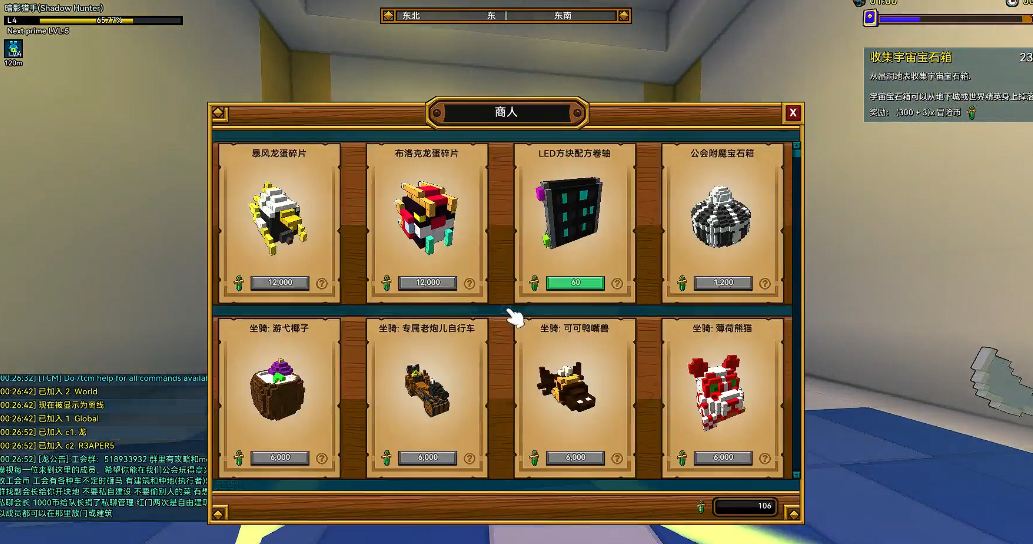
Task: Buy 公会附魔宝石箱 for 1,200
Action: pos(723,283)
